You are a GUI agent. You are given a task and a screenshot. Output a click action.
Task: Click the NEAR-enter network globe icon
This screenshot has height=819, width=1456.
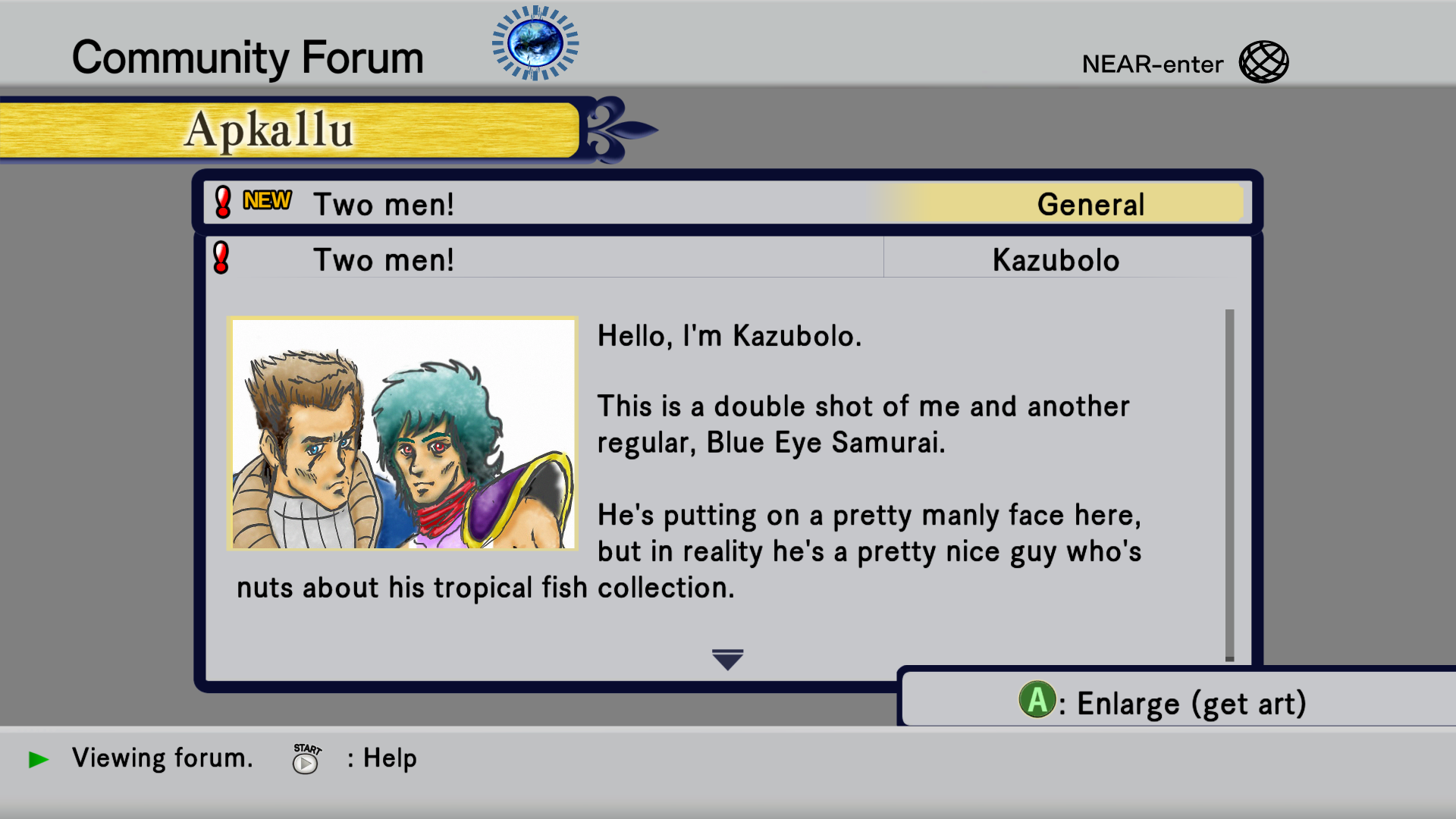click(1263, 62)
